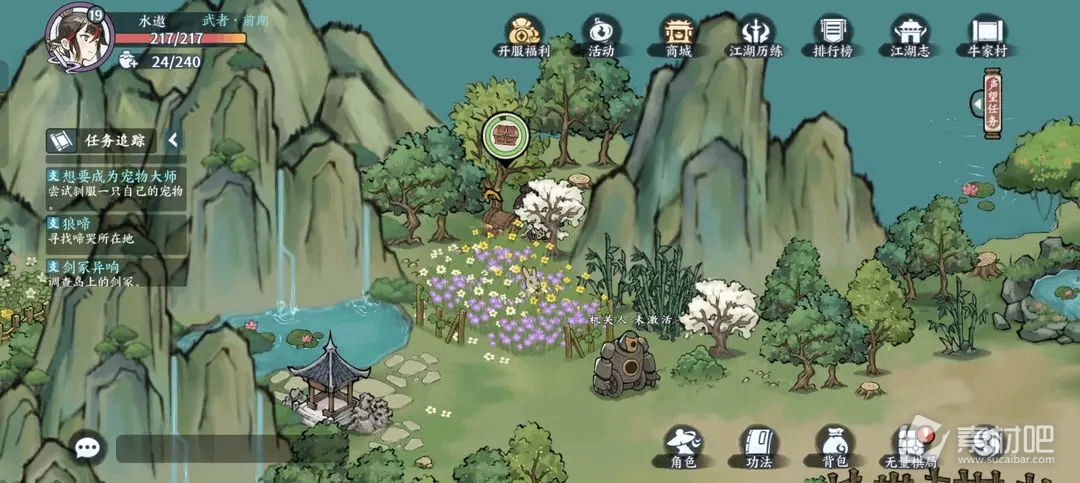This screenshot has height=483, width=1080.
Task: Click the player avatar portrait
Action: (x=78, y=36)
